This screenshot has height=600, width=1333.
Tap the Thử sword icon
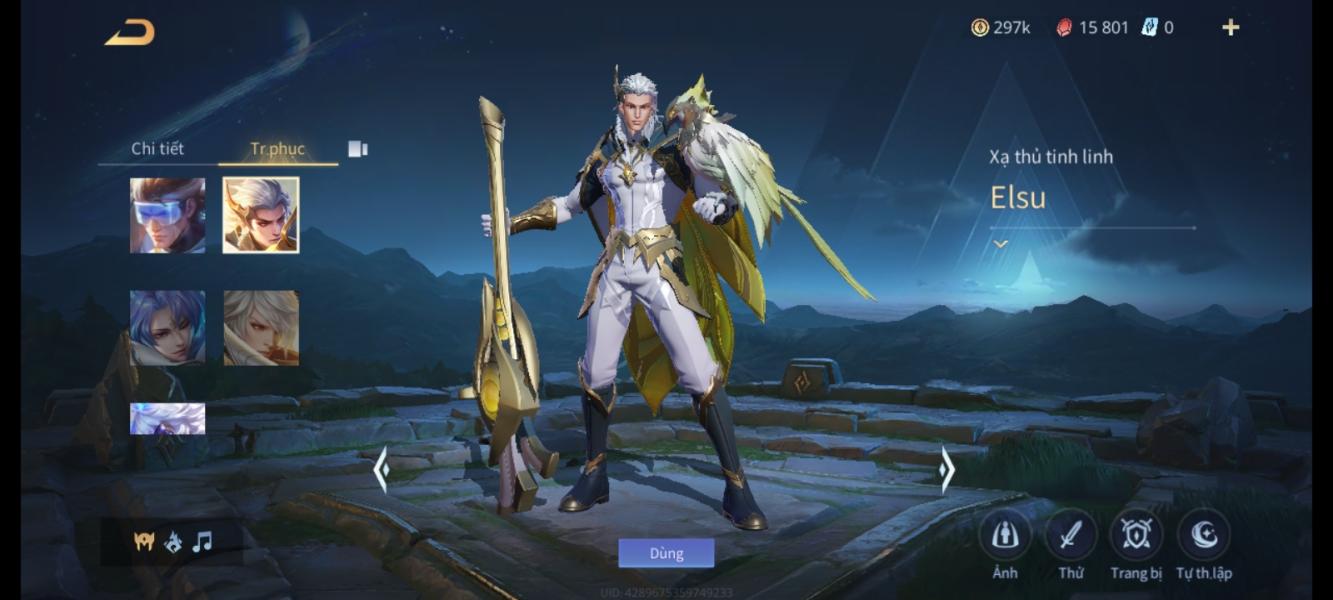coord(1070,536)
